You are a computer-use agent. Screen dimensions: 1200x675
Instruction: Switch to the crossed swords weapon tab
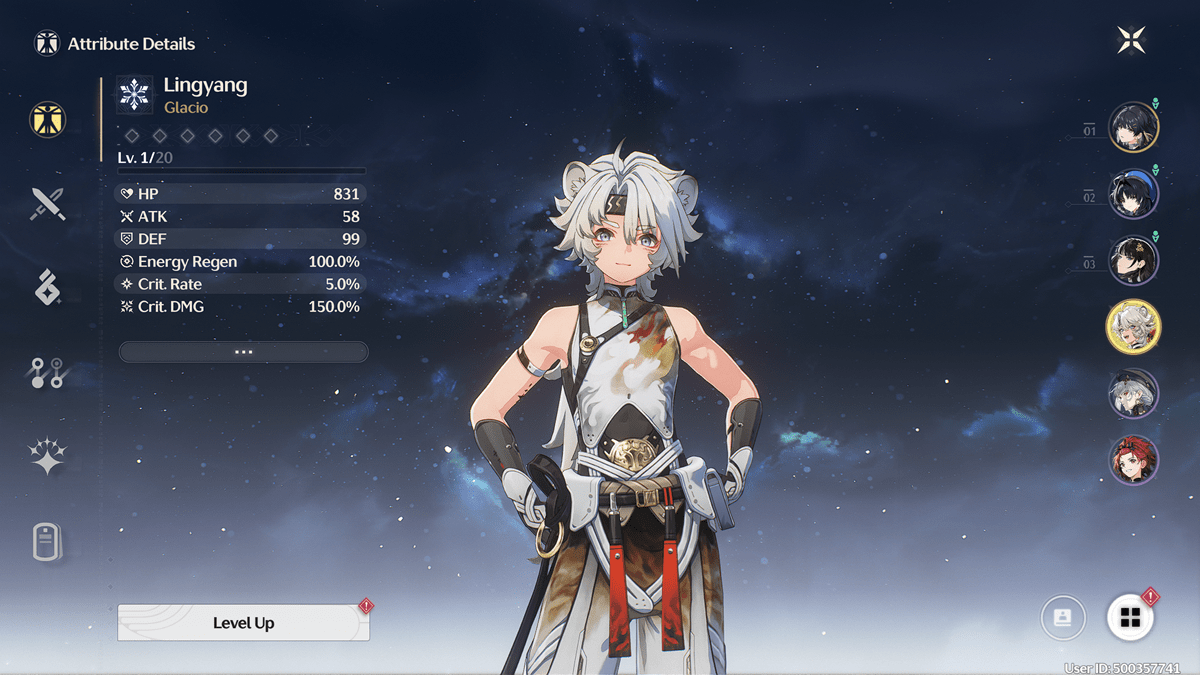coord(47,203)
